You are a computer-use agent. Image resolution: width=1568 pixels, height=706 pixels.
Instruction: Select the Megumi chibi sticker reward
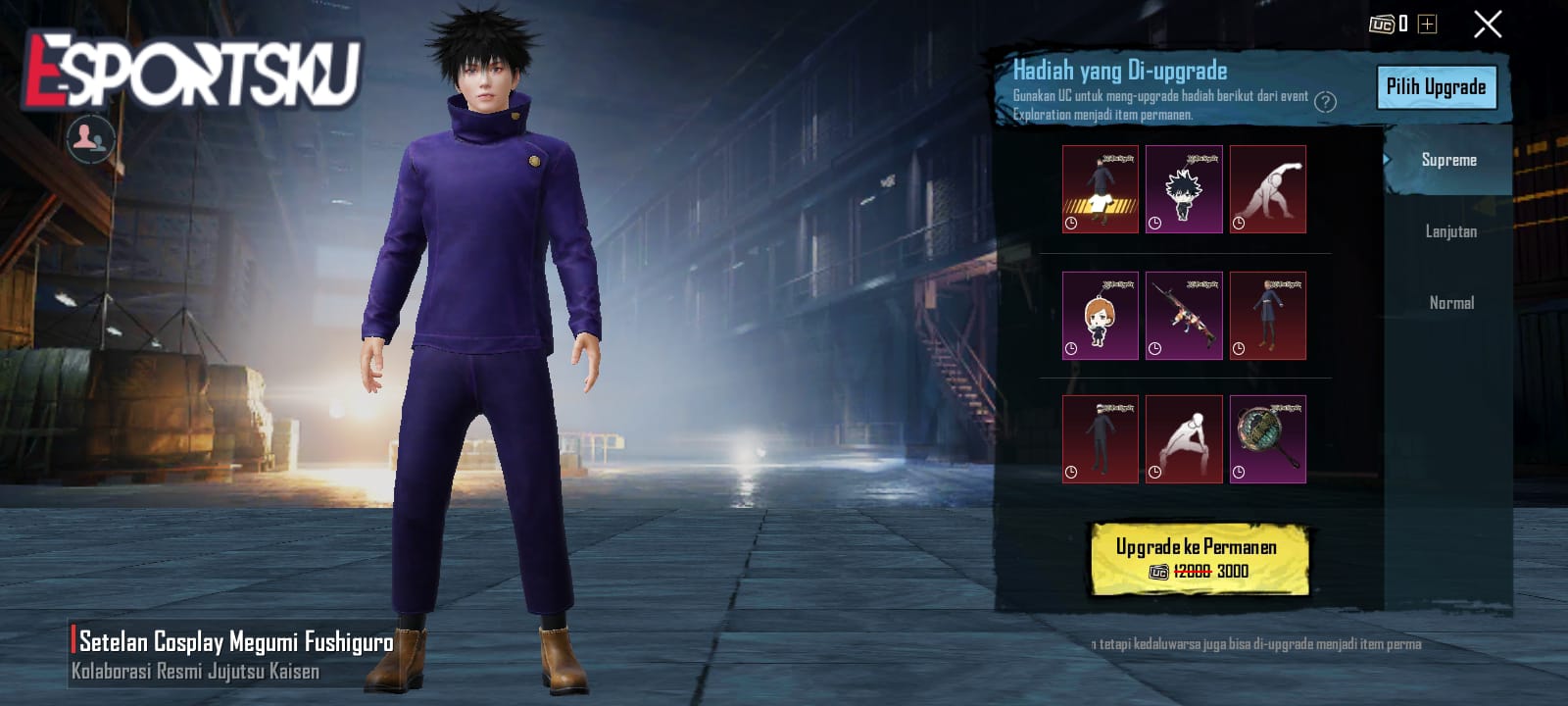(x=1184, y=188)
